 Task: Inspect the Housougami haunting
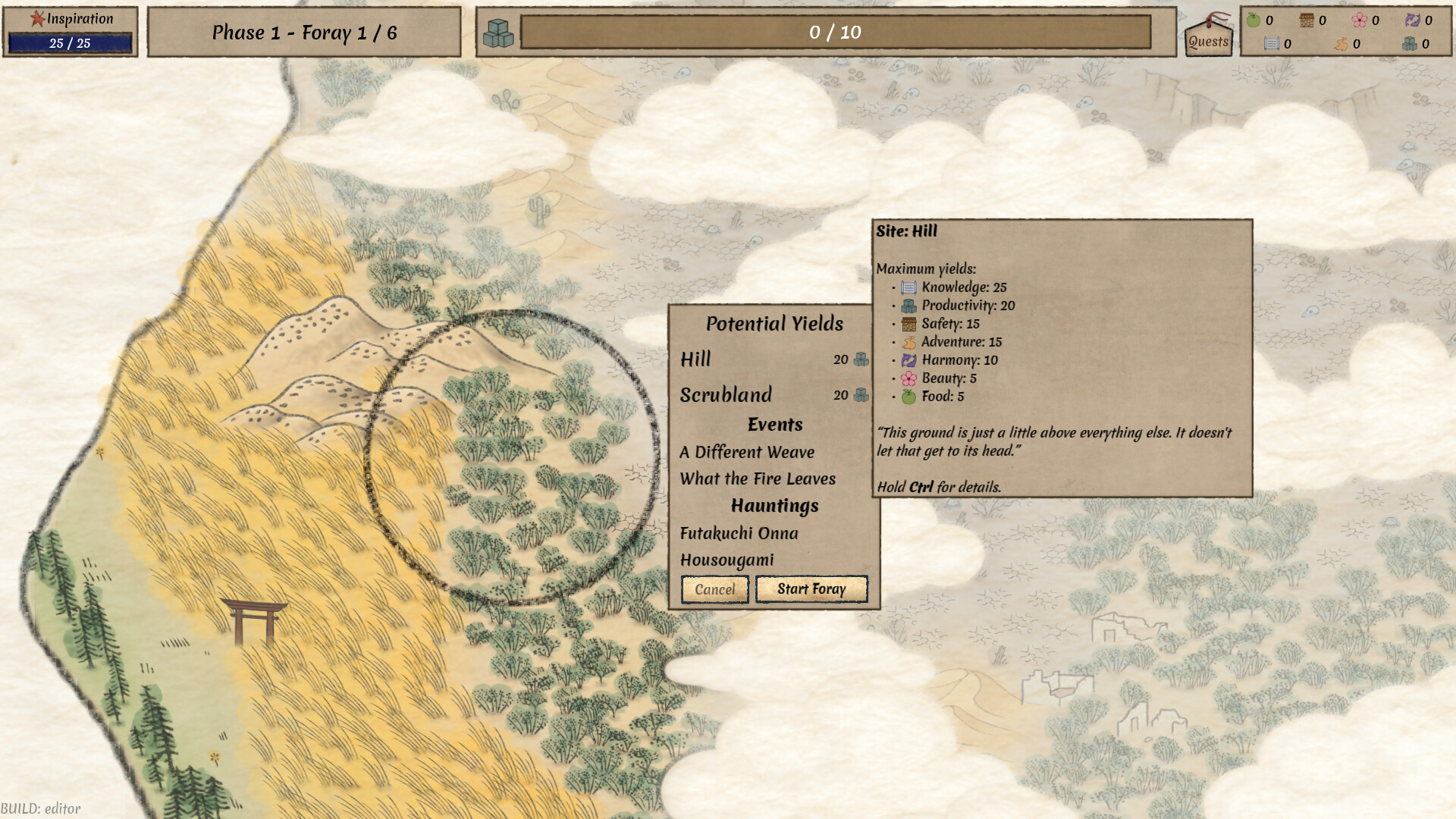point(726,560)
